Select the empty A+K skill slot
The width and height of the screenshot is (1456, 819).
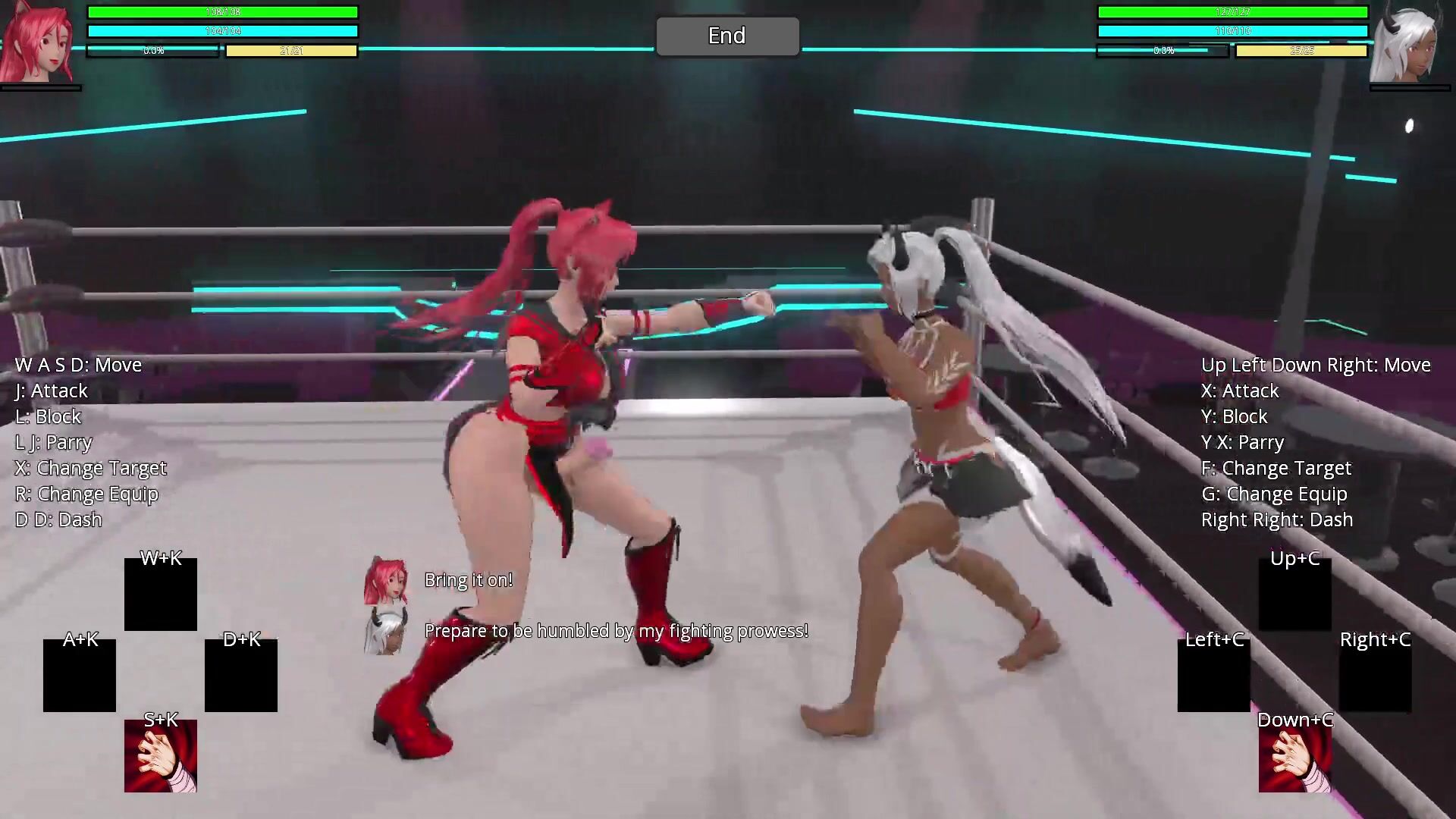(80, 676)
